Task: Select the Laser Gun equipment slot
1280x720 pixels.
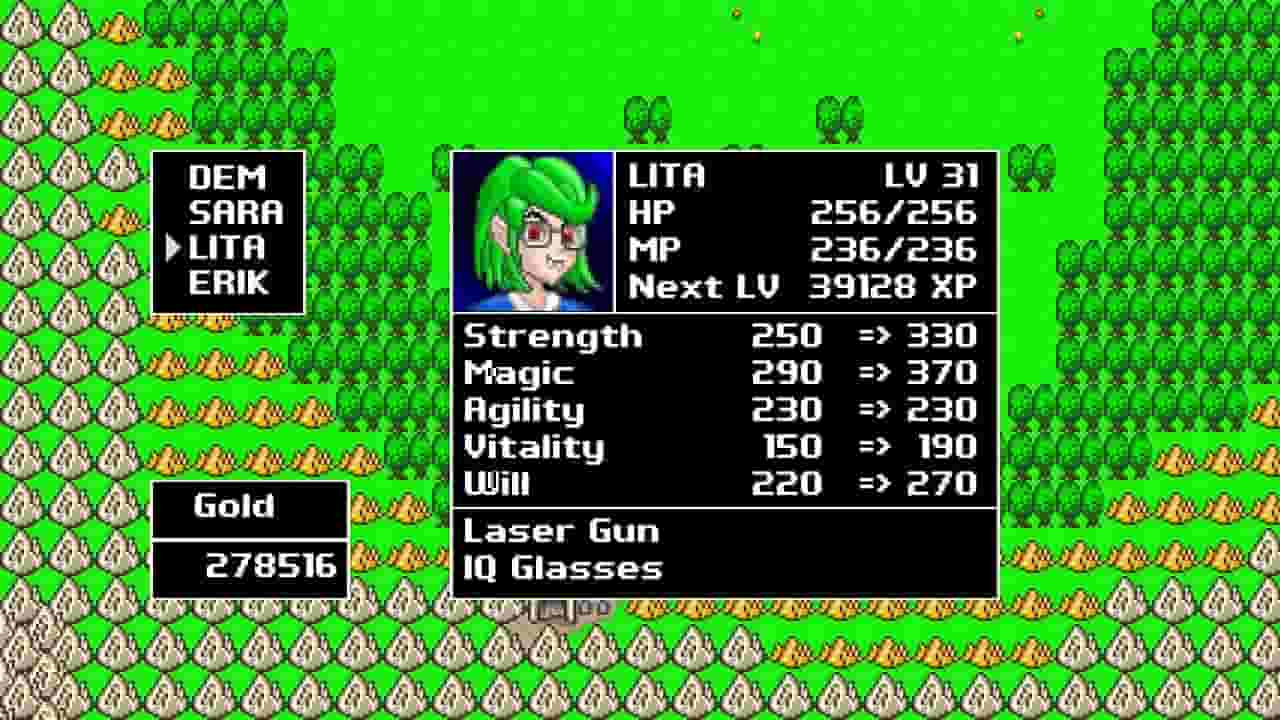Action: (x=560, y=531)
